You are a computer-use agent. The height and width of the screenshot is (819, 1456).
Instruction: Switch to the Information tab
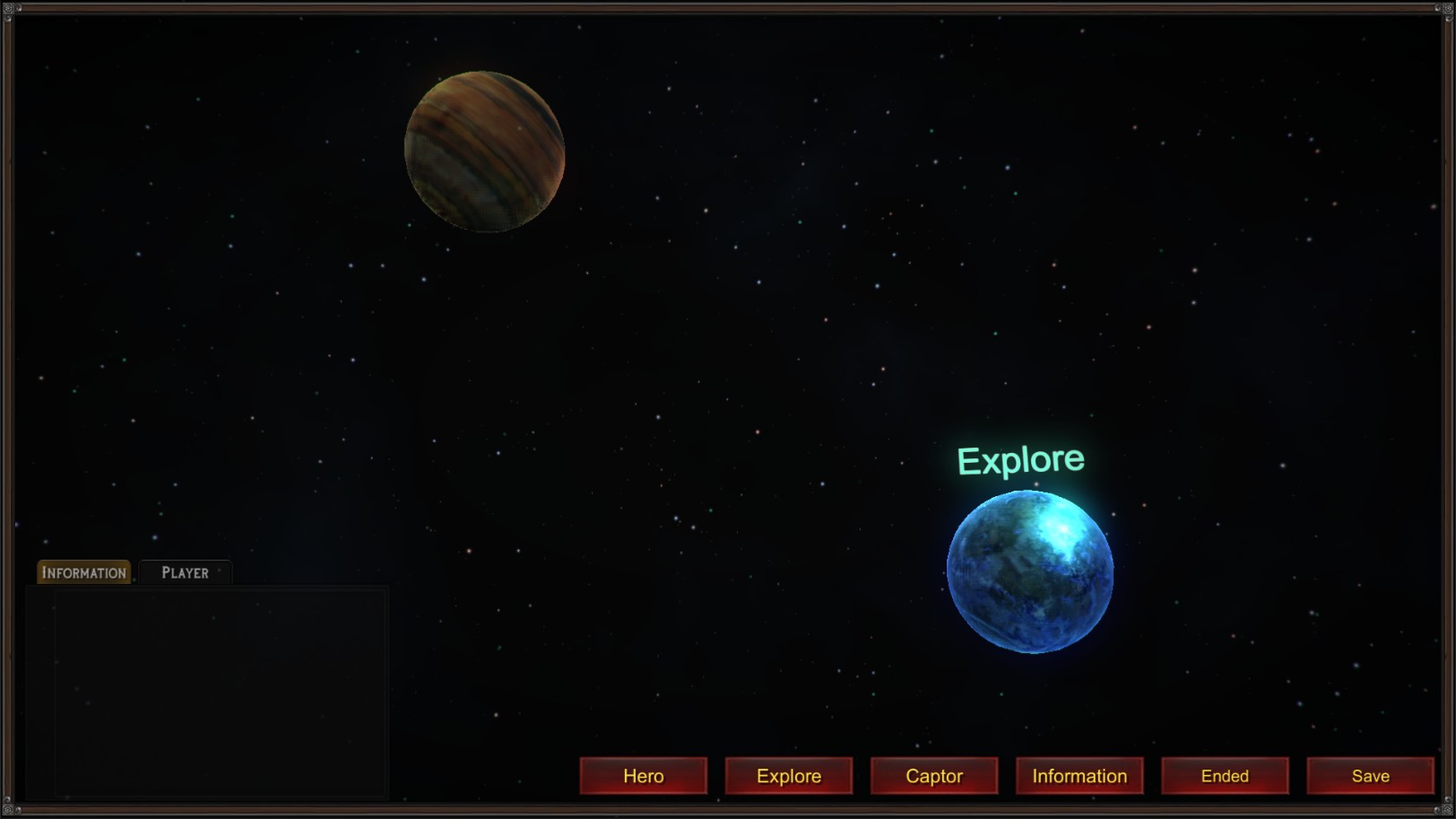82,571
